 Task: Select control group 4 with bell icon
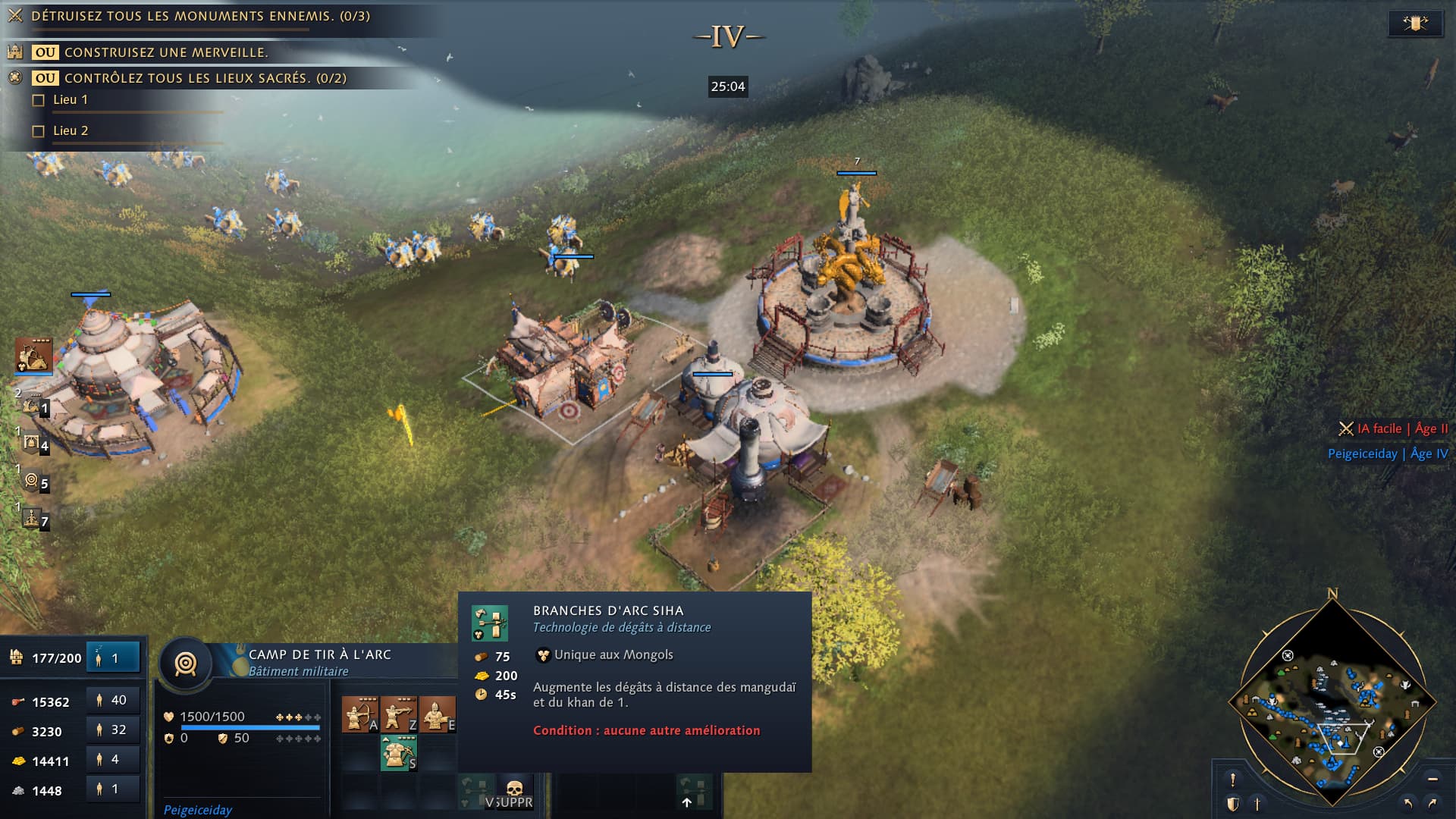[33, 444]
